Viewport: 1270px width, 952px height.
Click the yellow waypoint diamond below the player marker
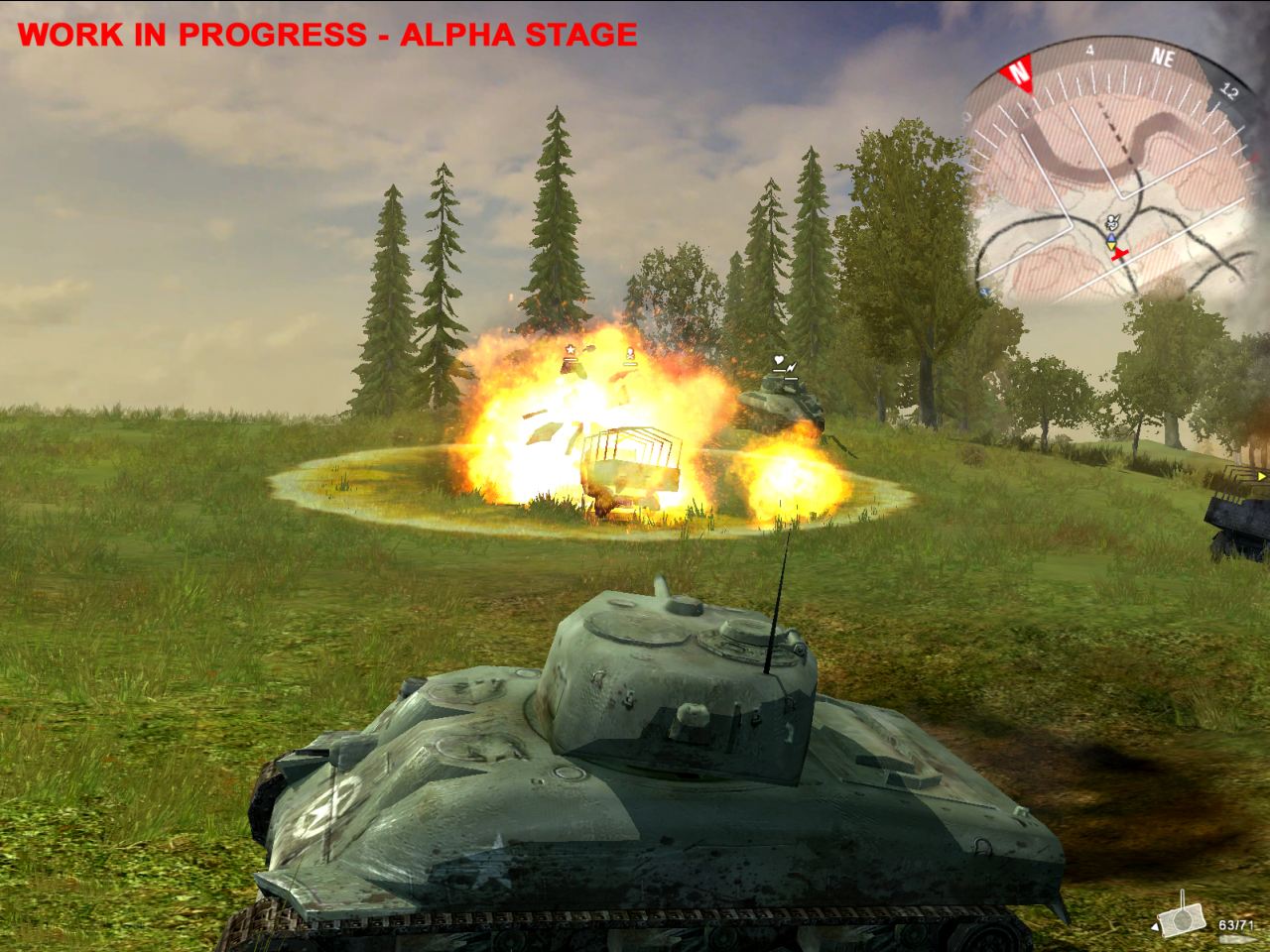1109,245
